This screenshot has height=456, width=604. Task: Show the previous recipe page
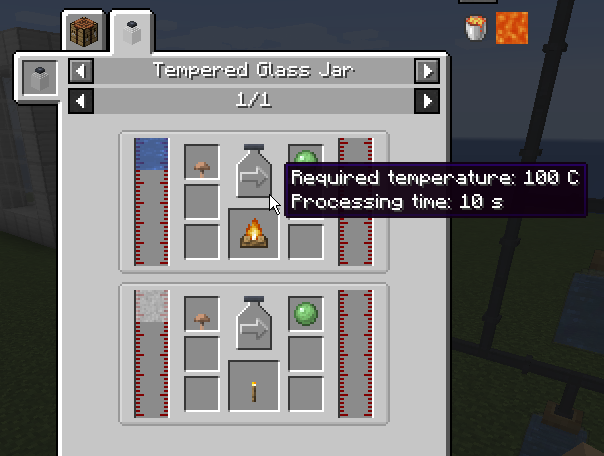click(x=81, y=100)
